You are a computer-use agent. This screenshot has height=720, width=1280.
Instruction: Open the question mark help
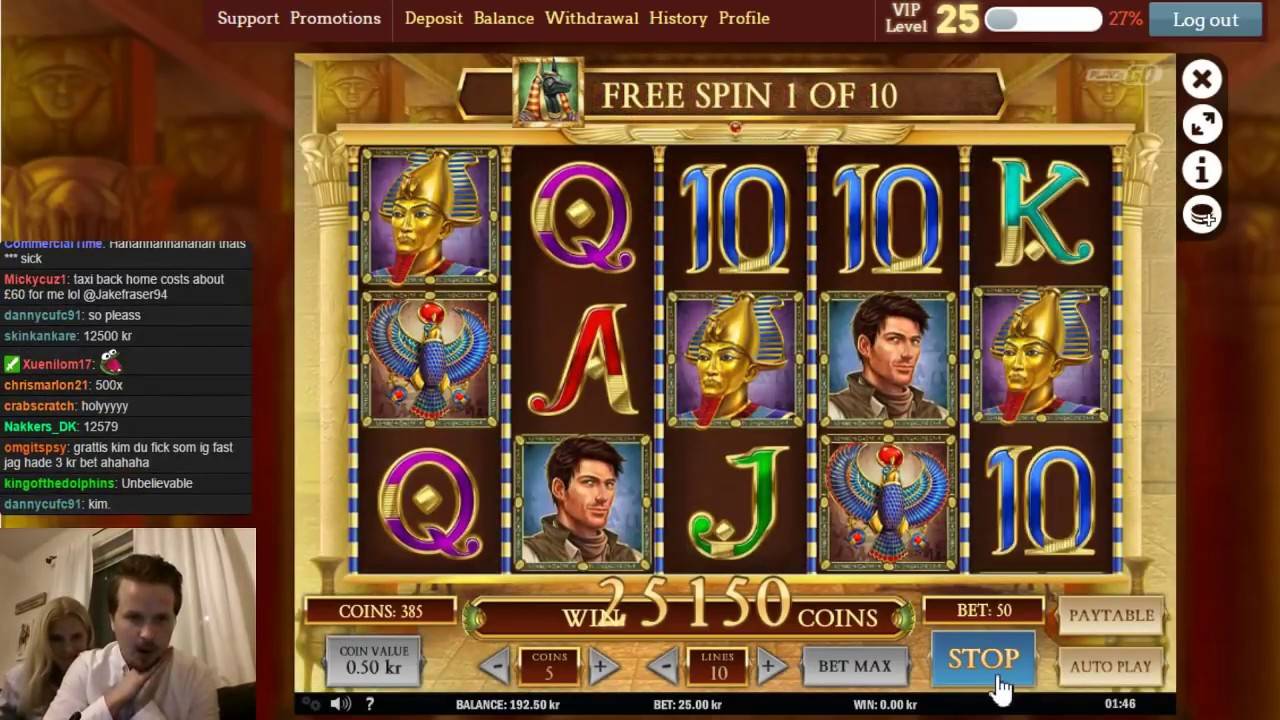tap(369, 704)
